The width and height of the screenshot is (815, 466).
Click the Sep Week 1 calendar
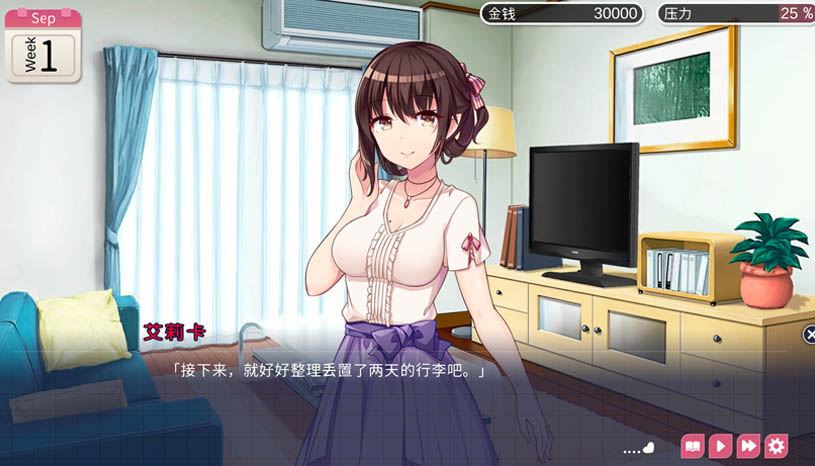coord(42,45)
